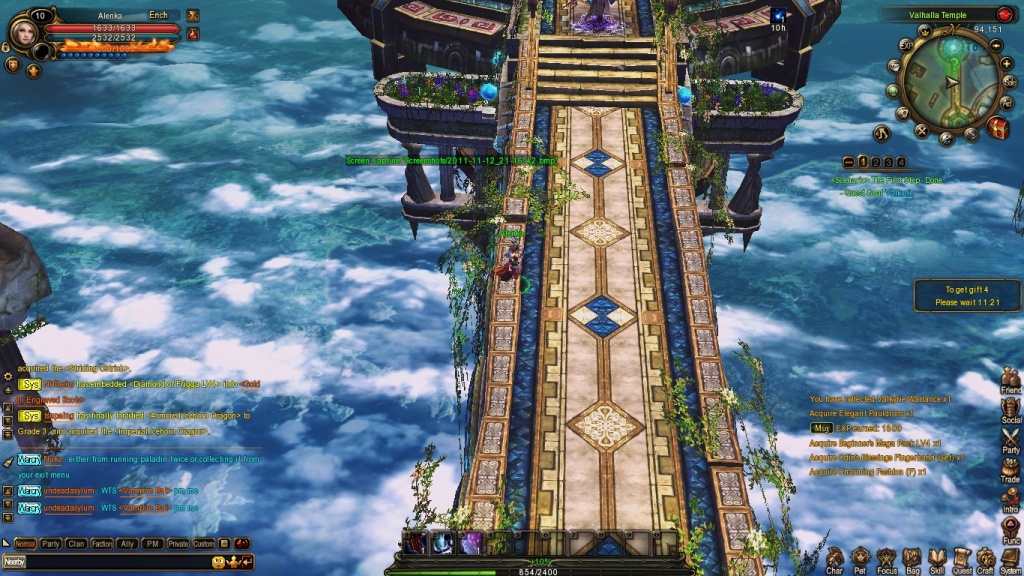Open the red treasure chest by minimap
This screenshot has height=576, width=1024.
coord(997,128)
